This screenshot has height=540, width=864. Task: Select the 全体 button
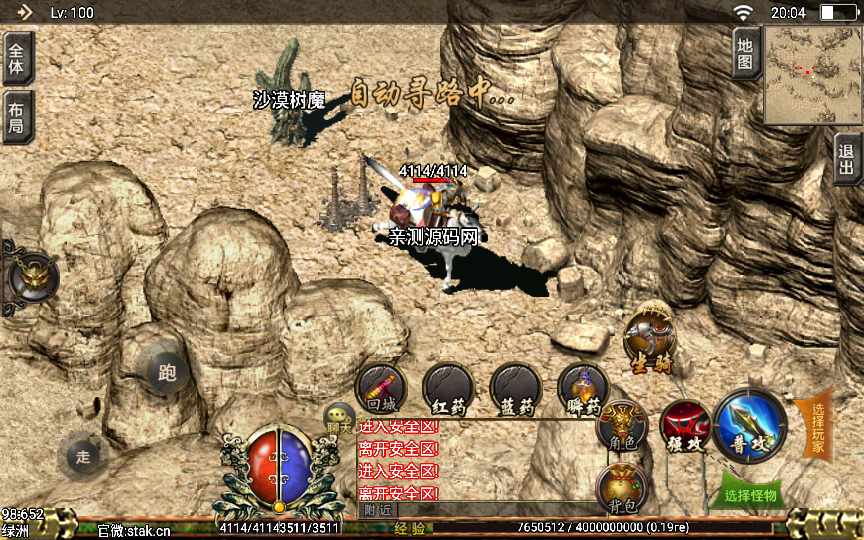[17, 57]
